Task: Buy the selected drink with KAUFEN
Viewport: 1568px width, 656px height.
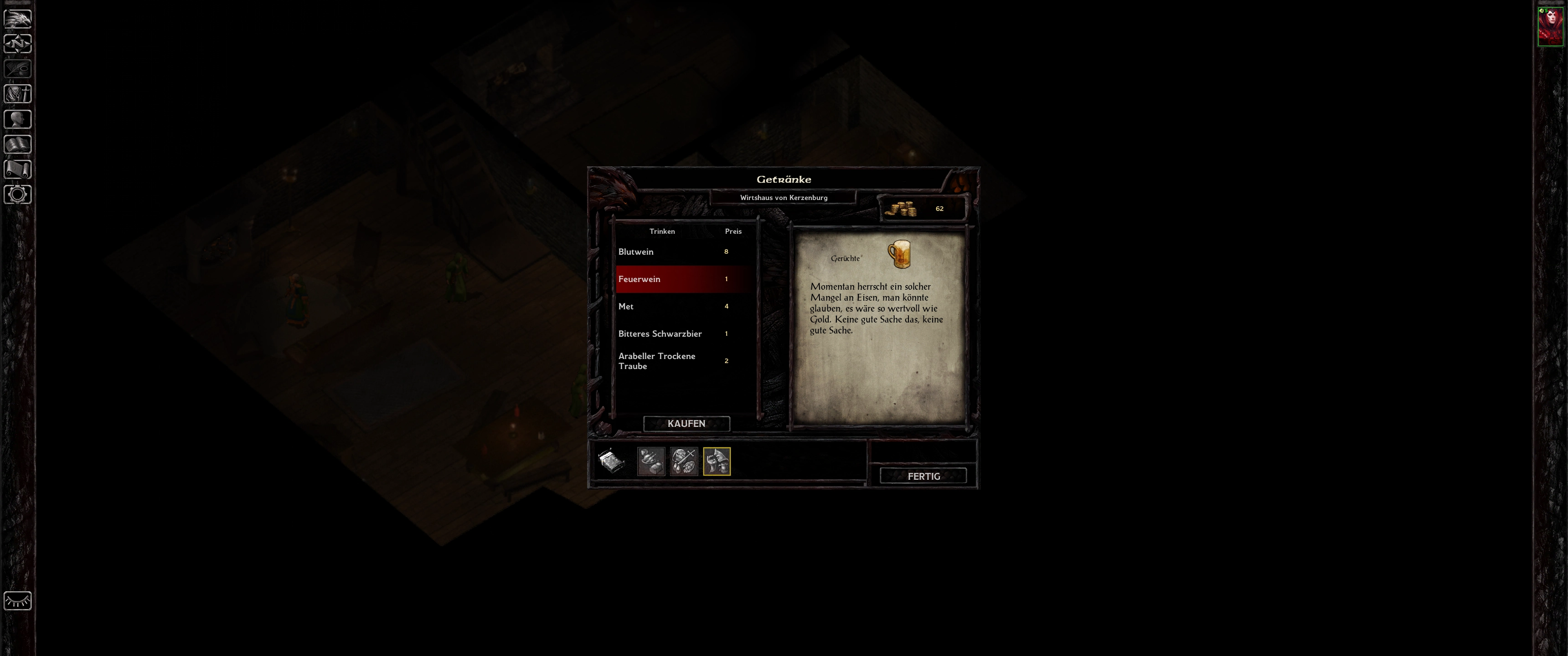Action: (x=686, y=424)
